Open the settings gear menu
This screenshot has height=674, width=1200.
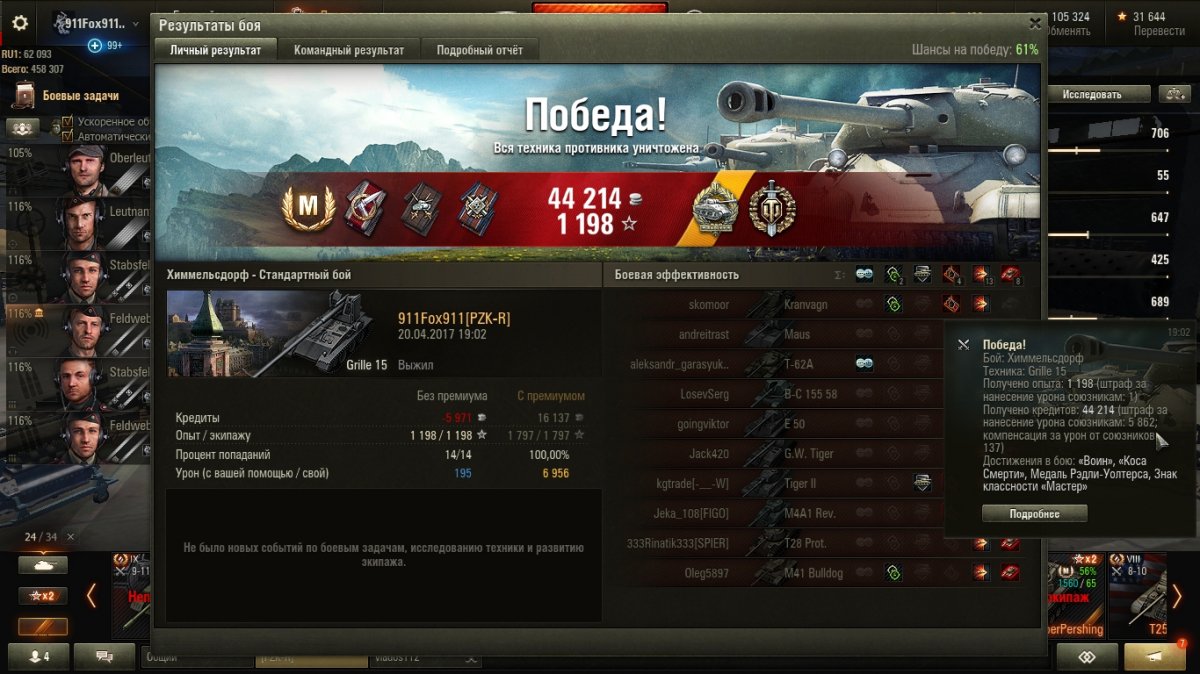click(20, 24)
